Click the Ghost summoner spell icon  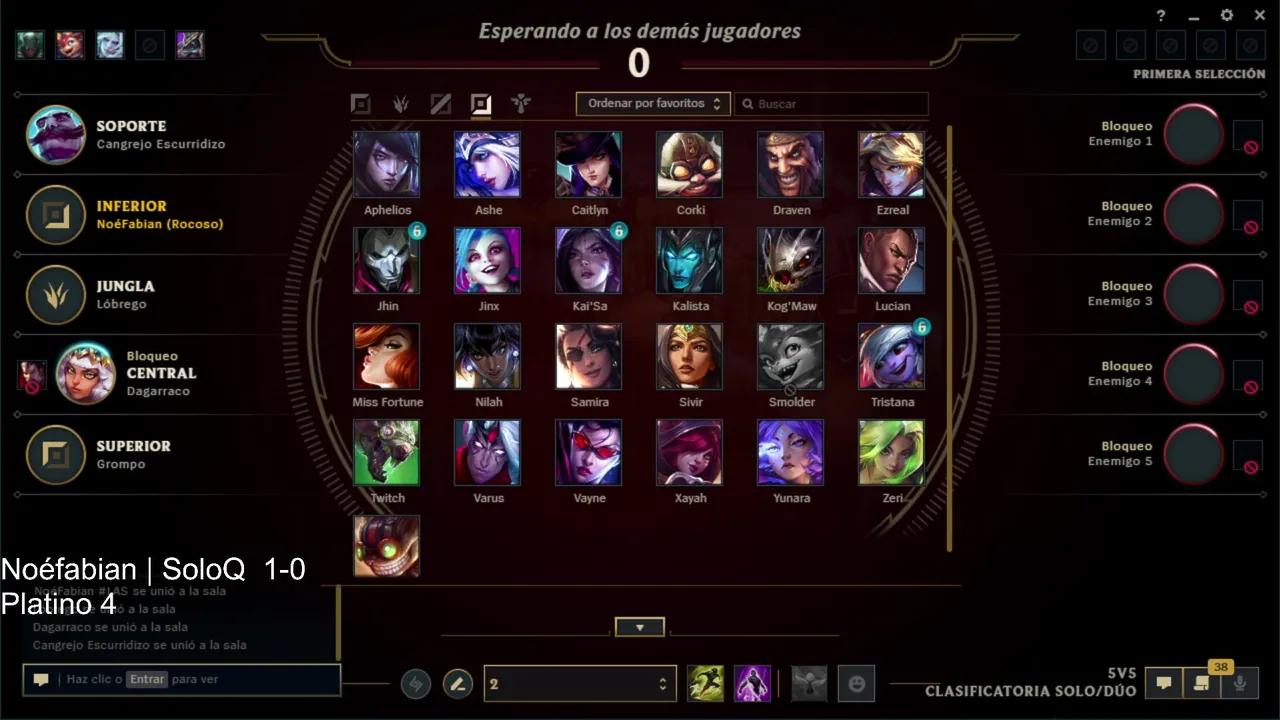click(705, 683)
